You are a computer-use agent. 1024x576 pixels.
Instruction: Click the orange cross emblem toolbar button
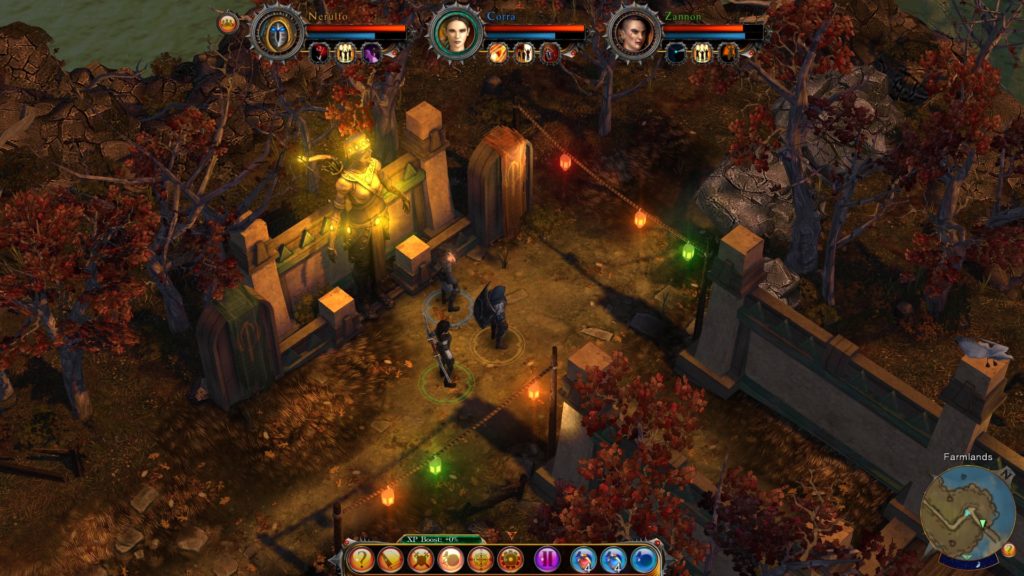click(481, 559)
